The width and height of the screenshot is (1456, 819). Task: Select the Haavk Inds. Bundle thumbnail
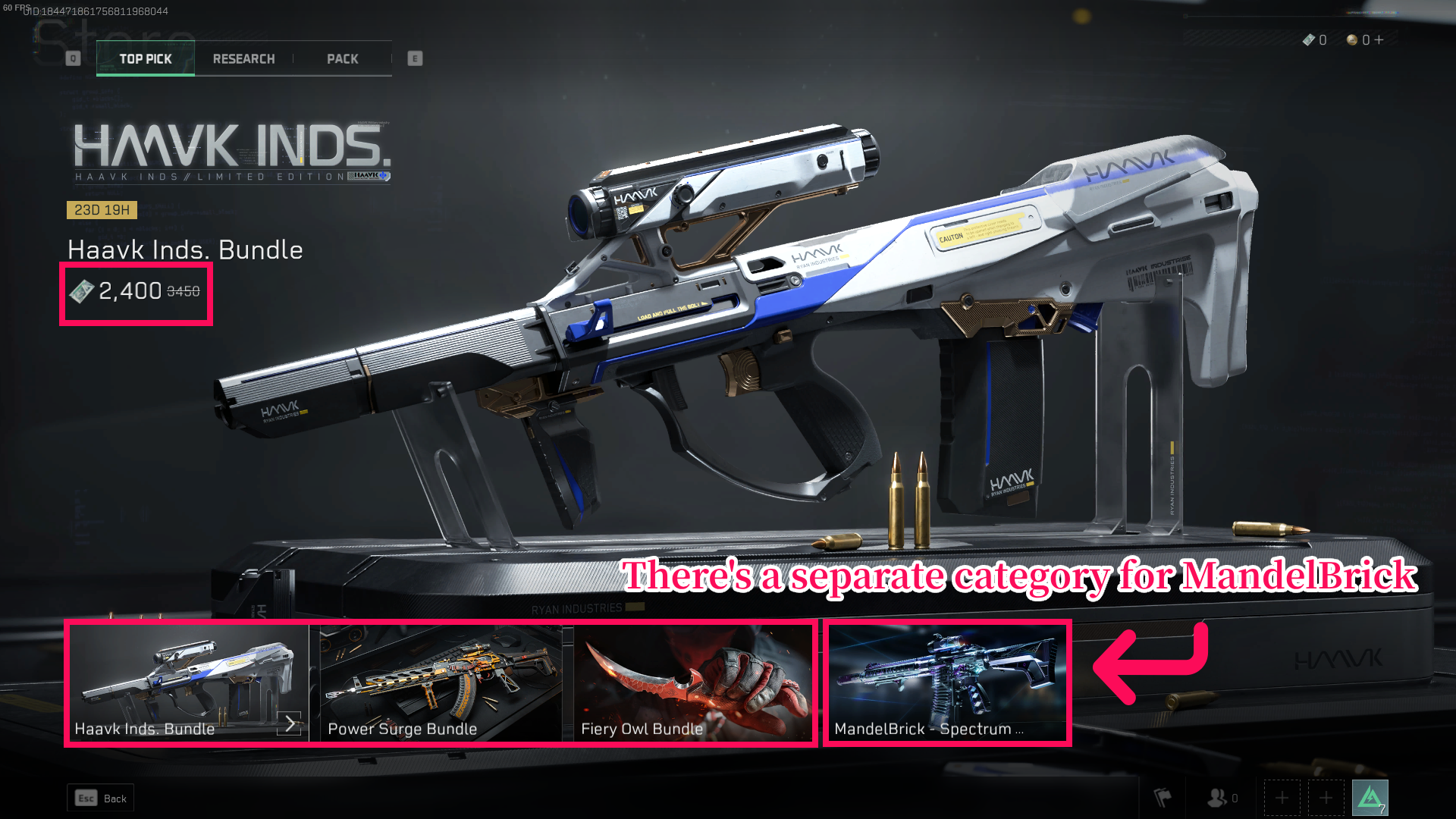182,681
